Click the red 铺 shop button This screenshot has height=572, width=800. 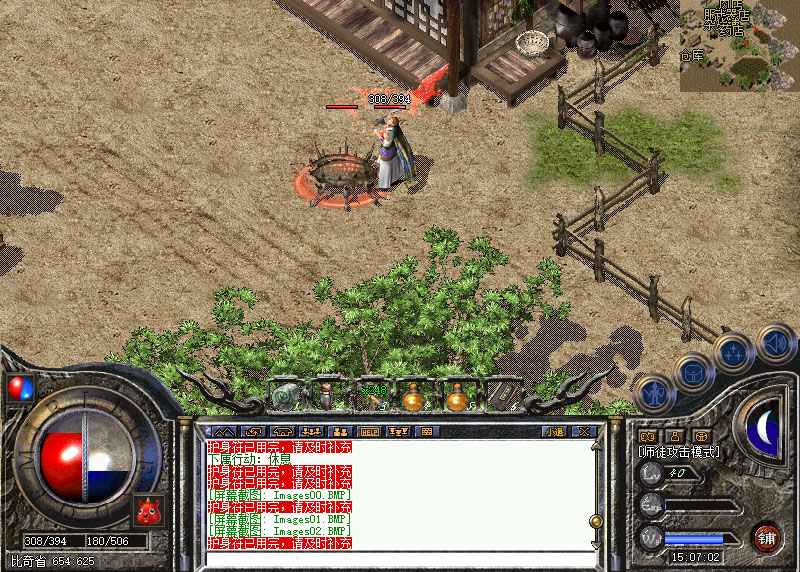click(767, 535)
